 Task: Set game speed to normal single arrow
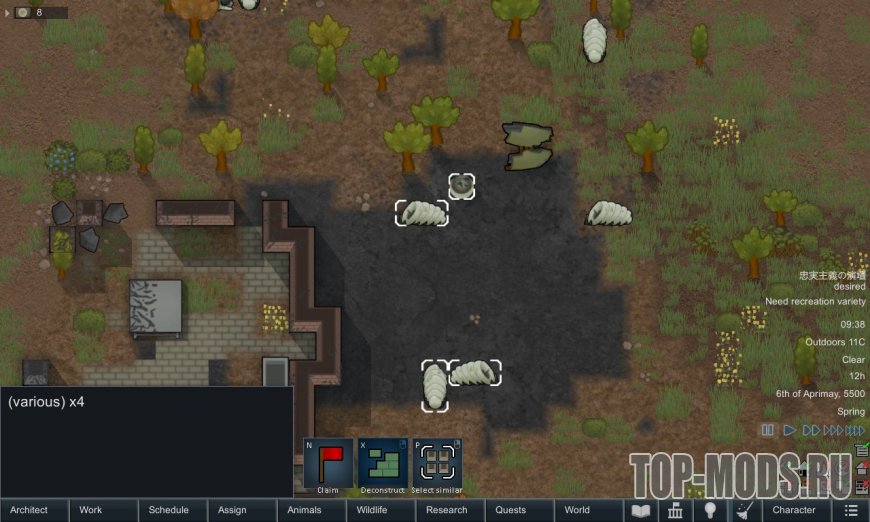(x=789, y=430)
